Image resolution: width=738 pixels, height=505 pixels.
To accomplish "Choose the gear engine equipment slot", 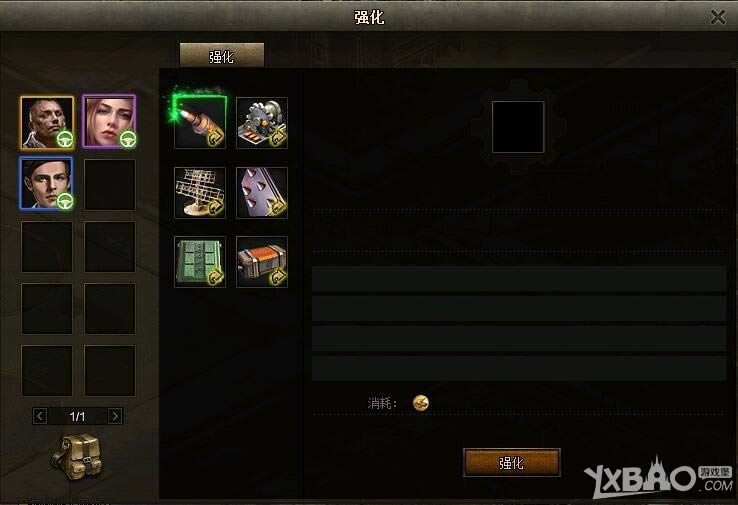I will 262,123.
